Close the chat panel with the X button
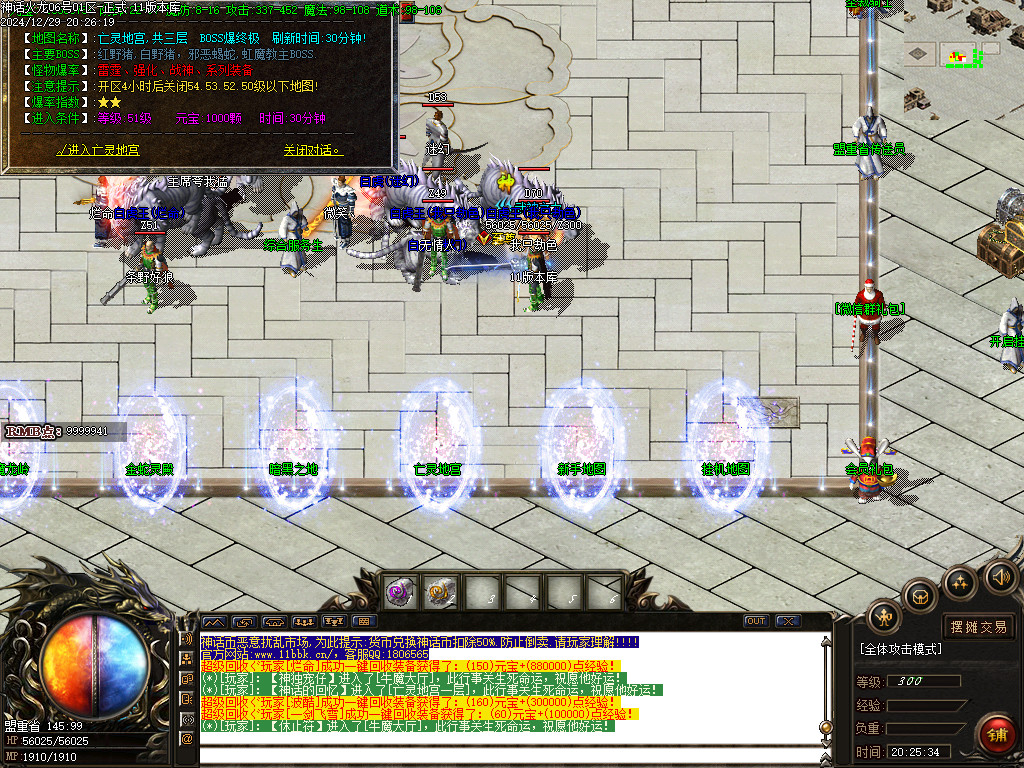 click(788, 621)
